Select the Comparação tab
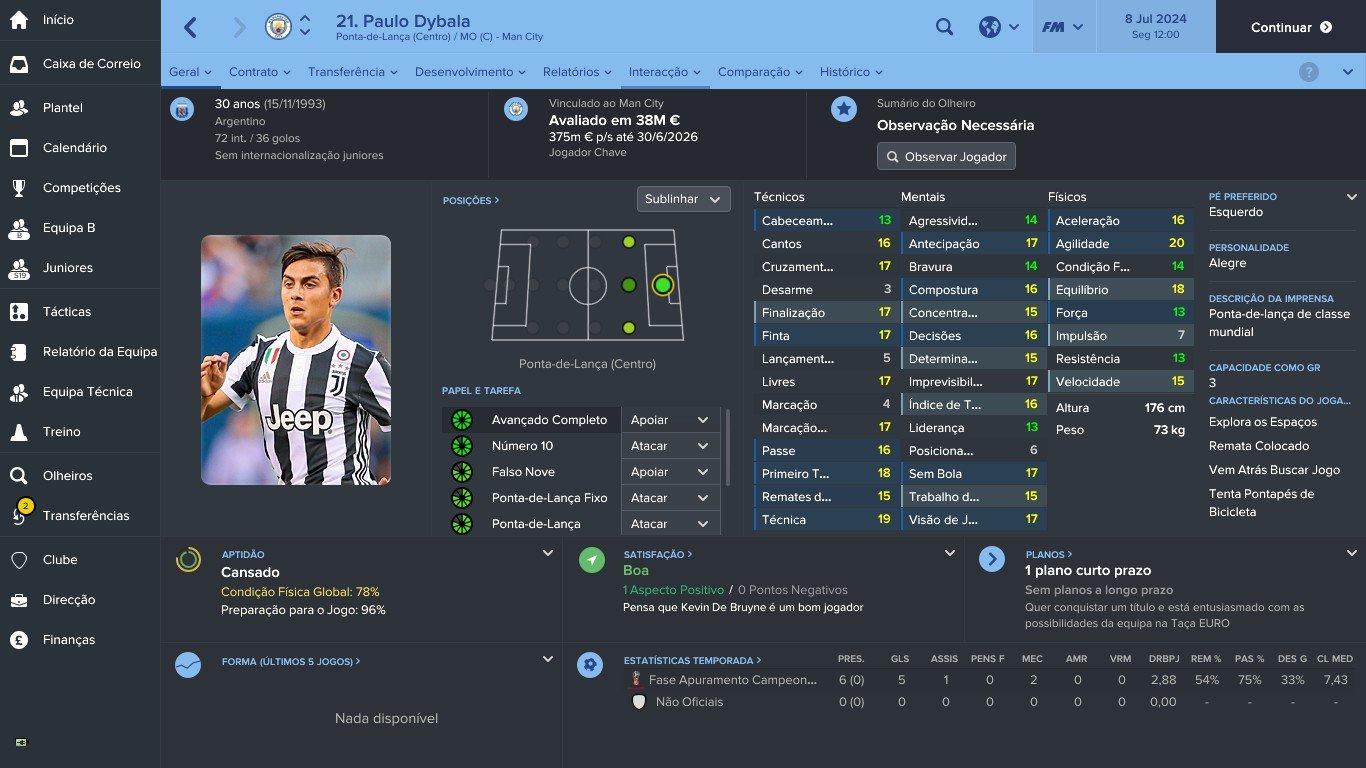Viewport: 1366px width, 768px height. (x=760, y=72)
